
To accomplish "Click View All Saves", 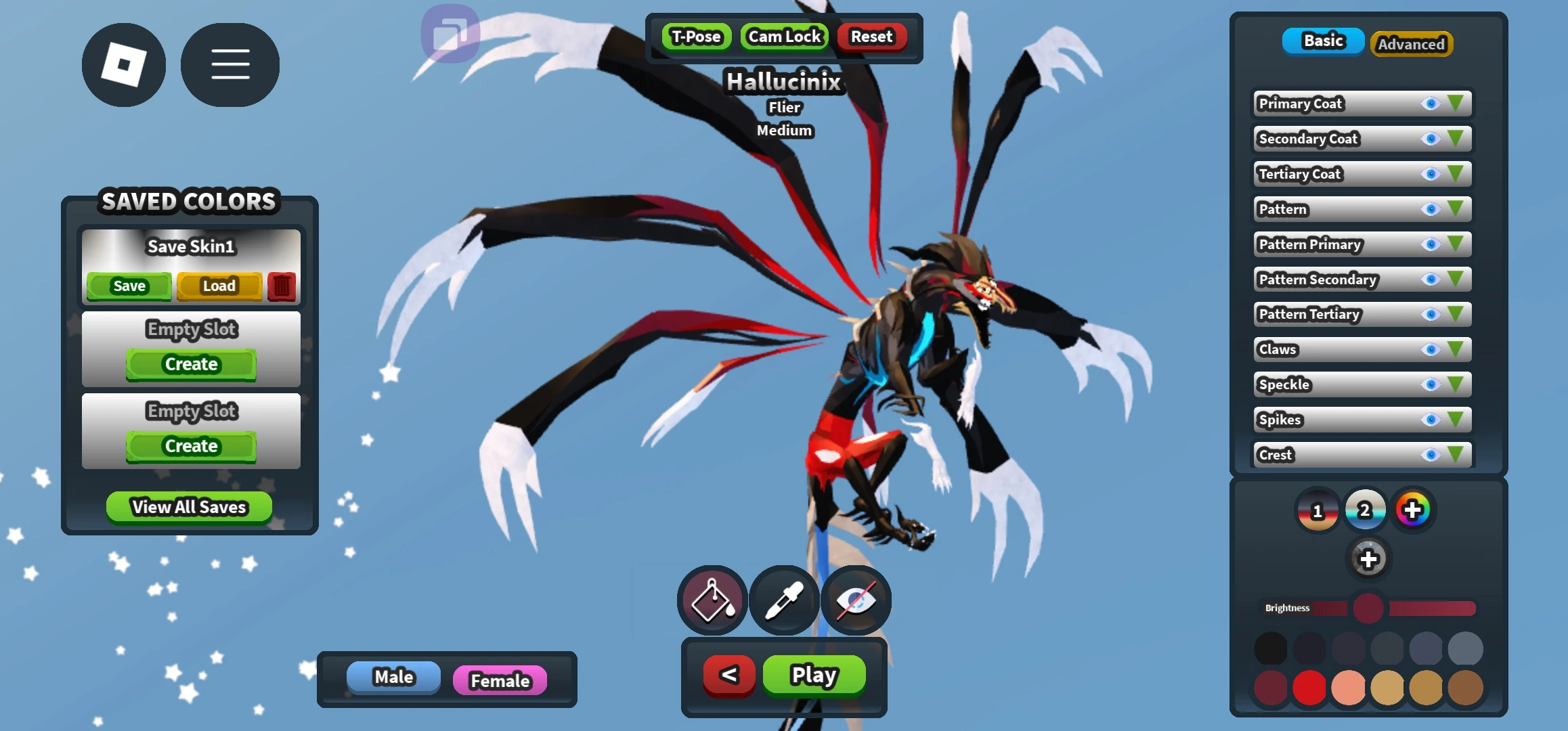I will pos(188,506).
